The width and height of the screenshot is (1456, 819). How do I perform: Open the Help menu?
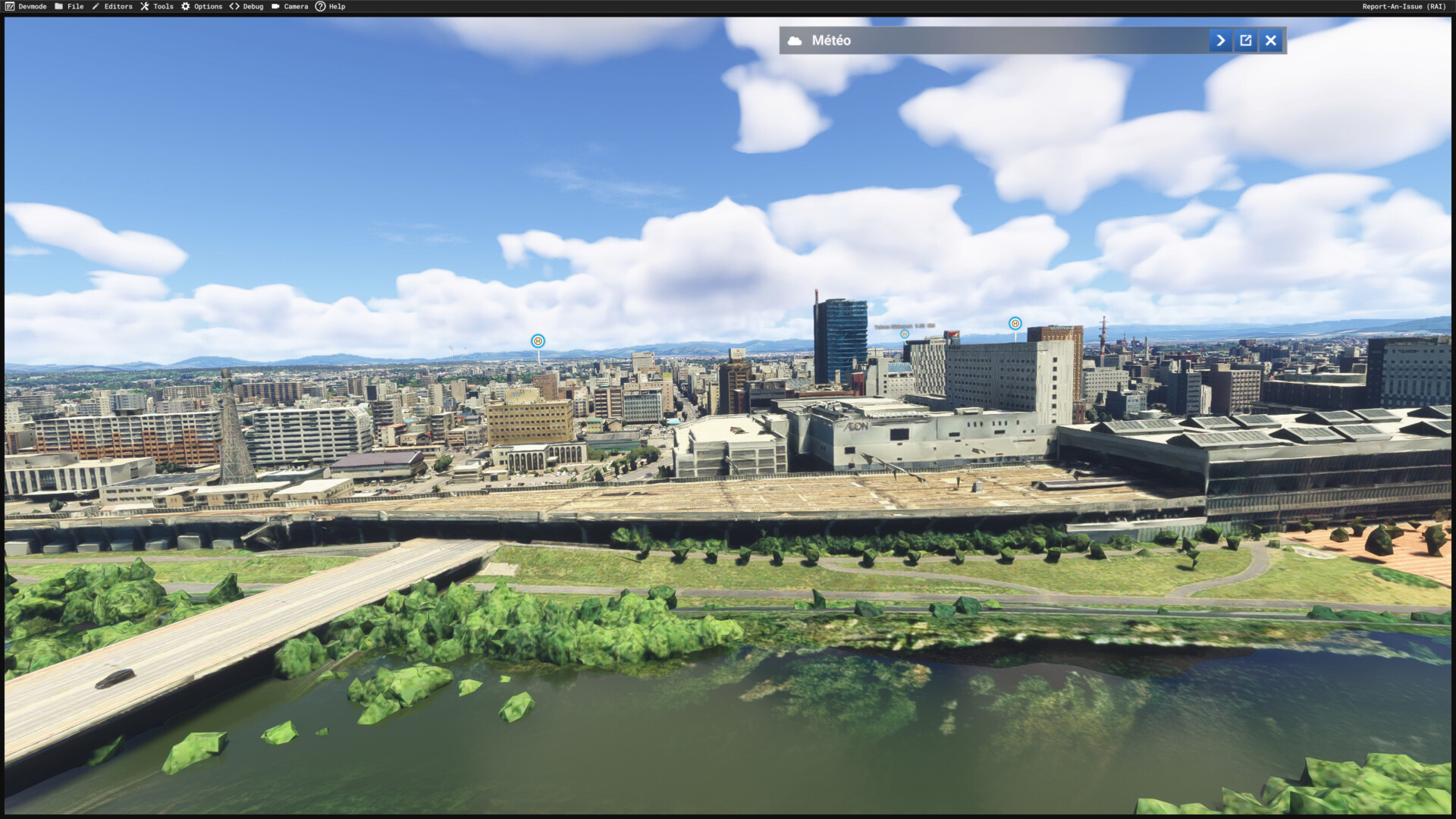click(x=331, y=7)
